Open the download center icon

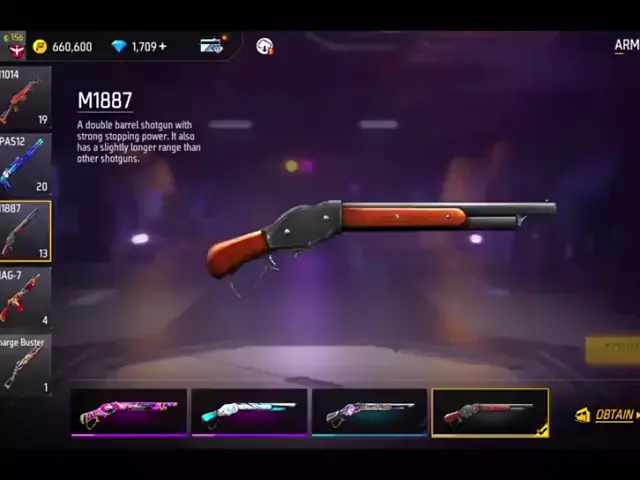click(265, 46)
